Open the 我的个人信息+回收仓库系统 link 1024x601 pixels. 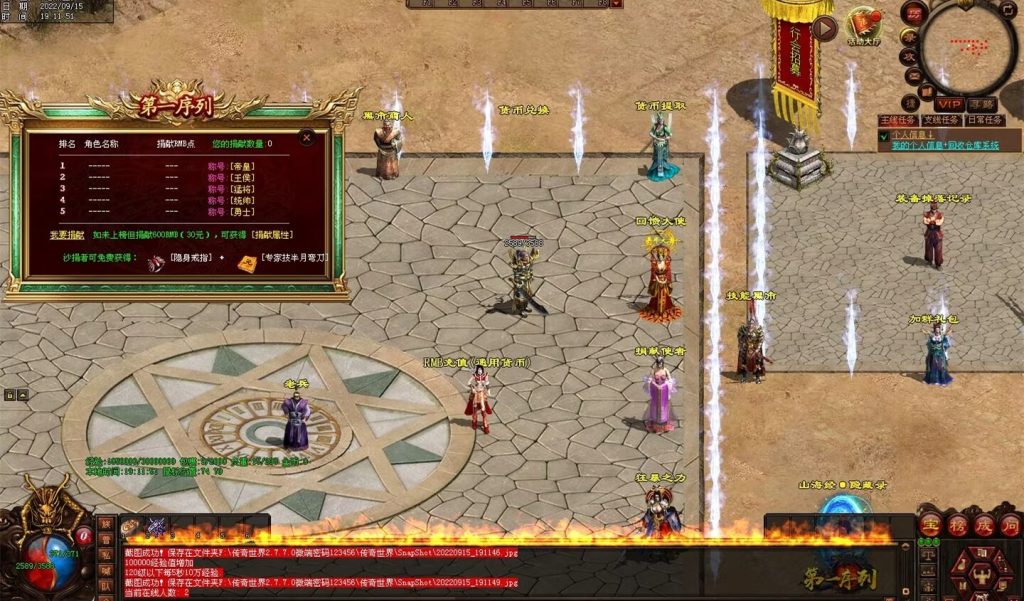pos(945,146)
